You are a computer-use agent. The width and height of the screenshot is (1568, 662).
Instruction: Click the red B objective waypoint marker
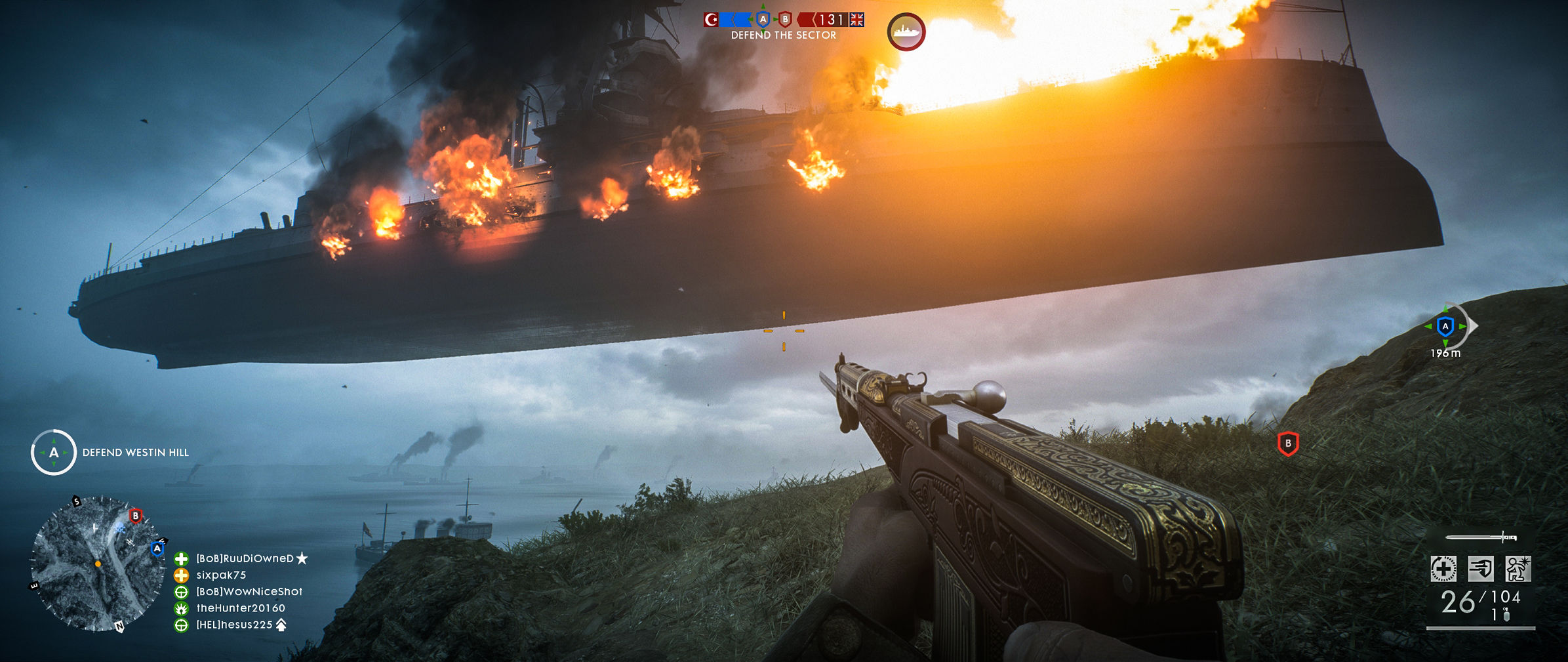[1288, 444]
